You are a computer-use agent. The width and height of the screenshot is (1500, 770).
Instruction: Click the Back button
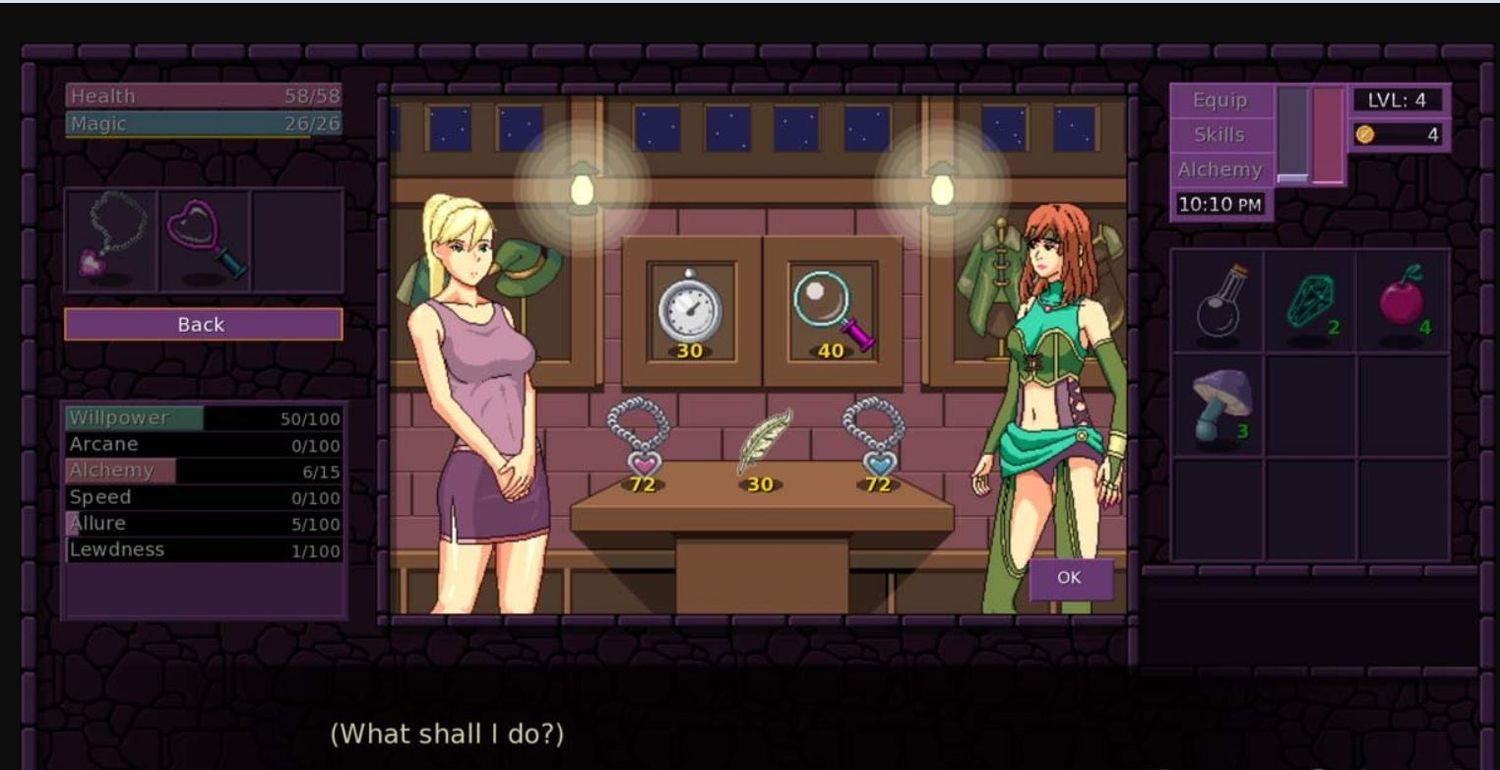point(203,324)
